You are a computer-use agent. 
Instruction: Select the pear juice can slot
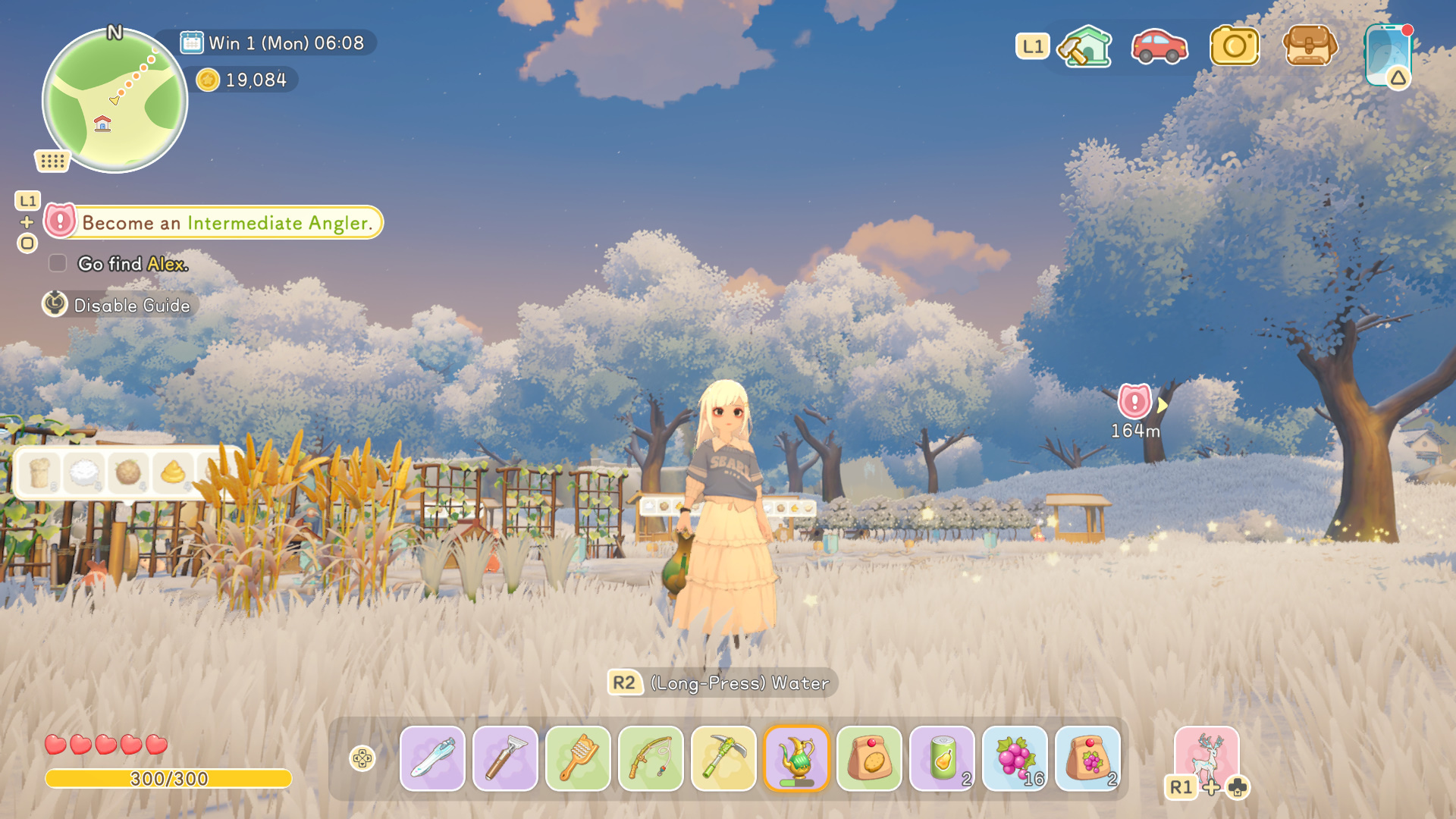942,758
